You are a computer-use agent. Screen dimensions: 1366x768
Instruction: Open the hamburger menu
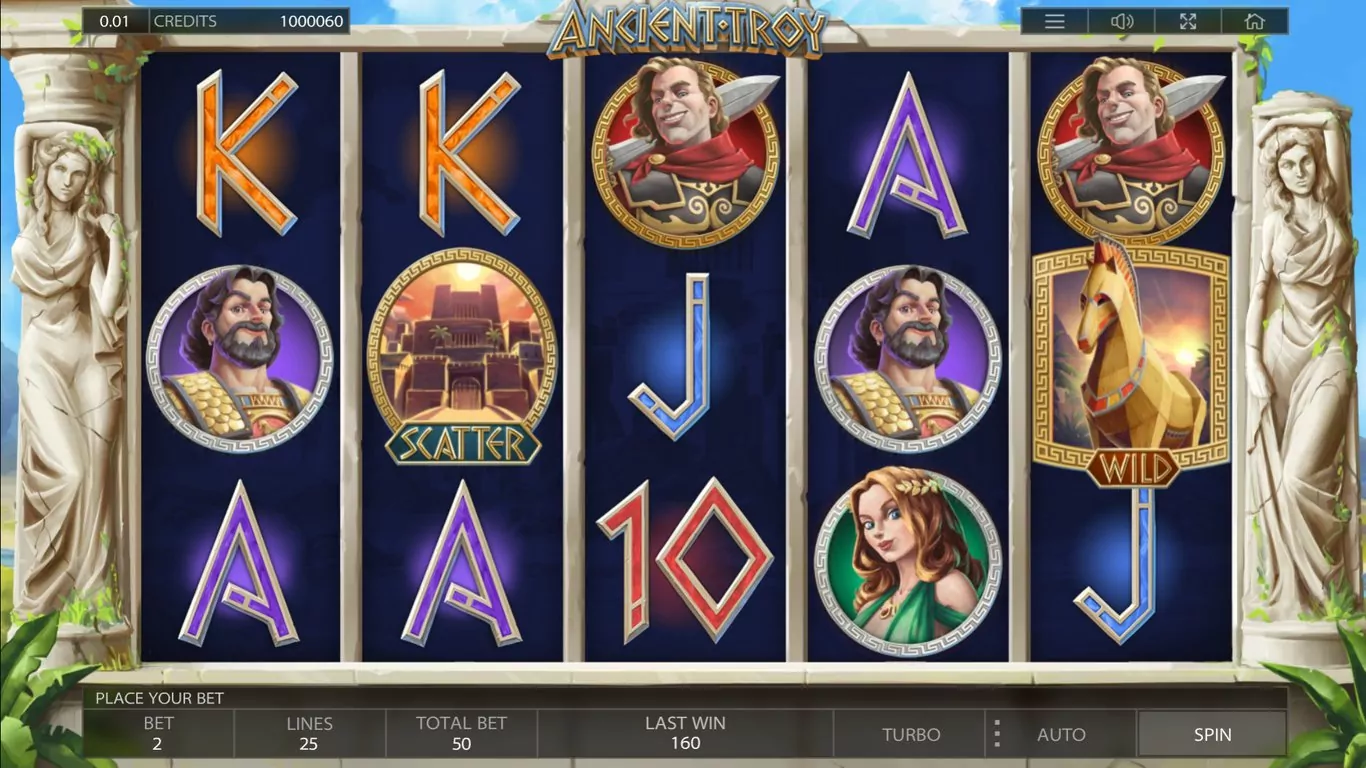pyautogui.click(x=1054, y=21)
